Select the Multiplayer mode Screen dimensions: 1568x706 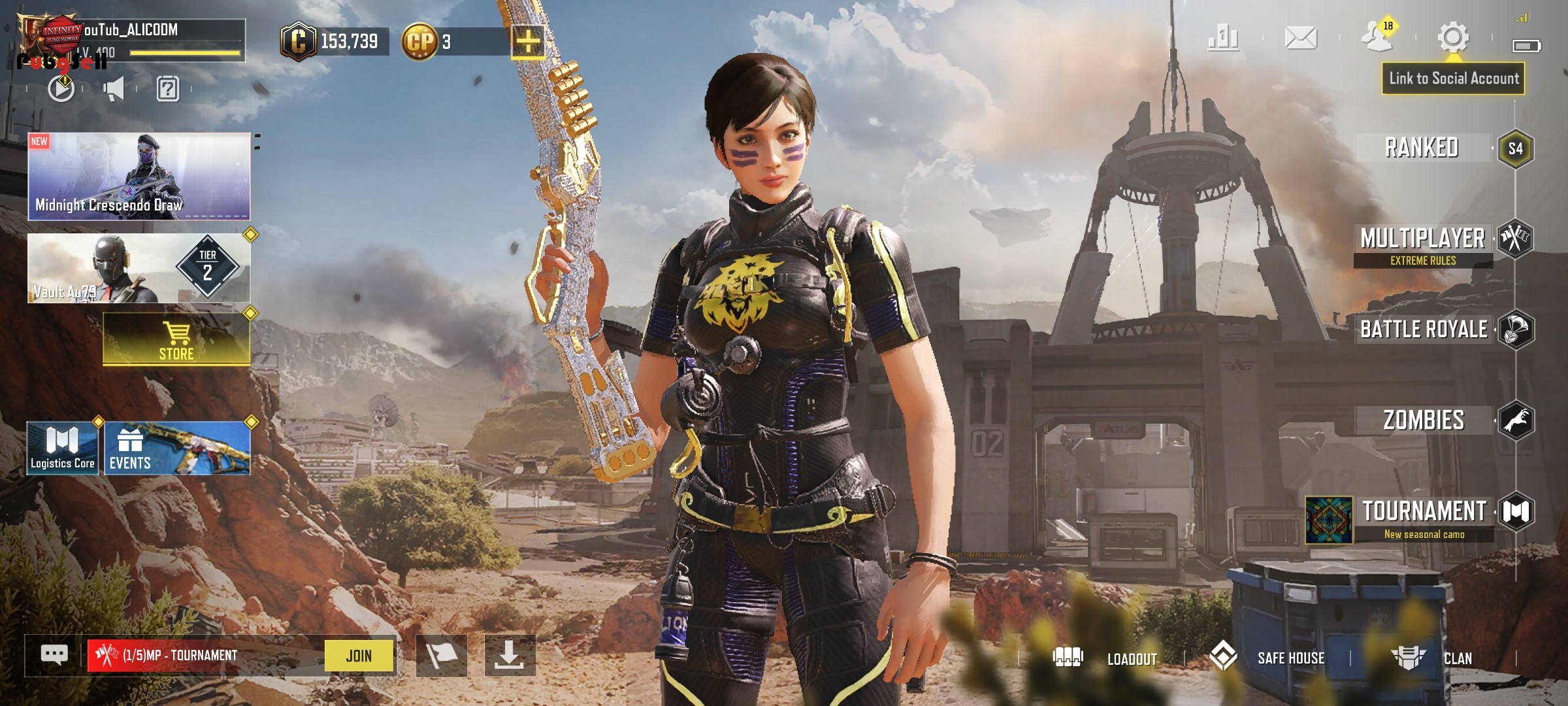[x=1423, y=240]
